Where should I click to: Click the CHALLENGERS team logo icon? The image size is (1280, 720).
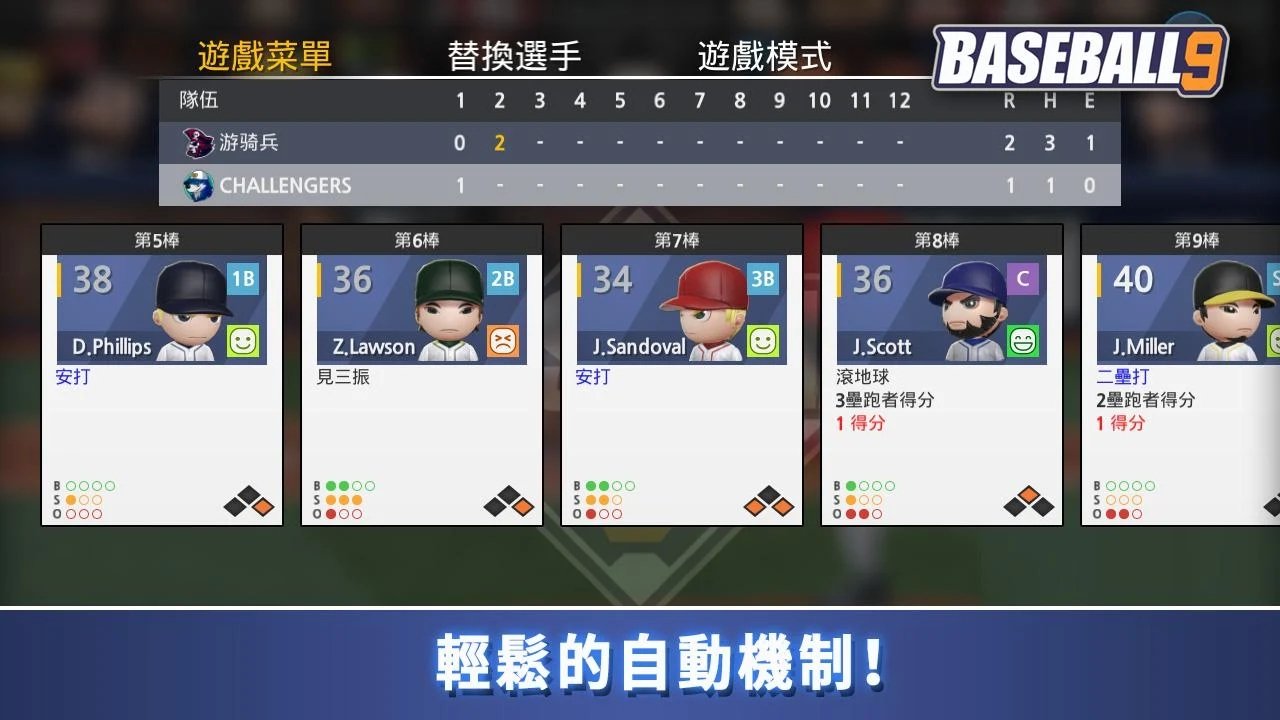(196, 185)
